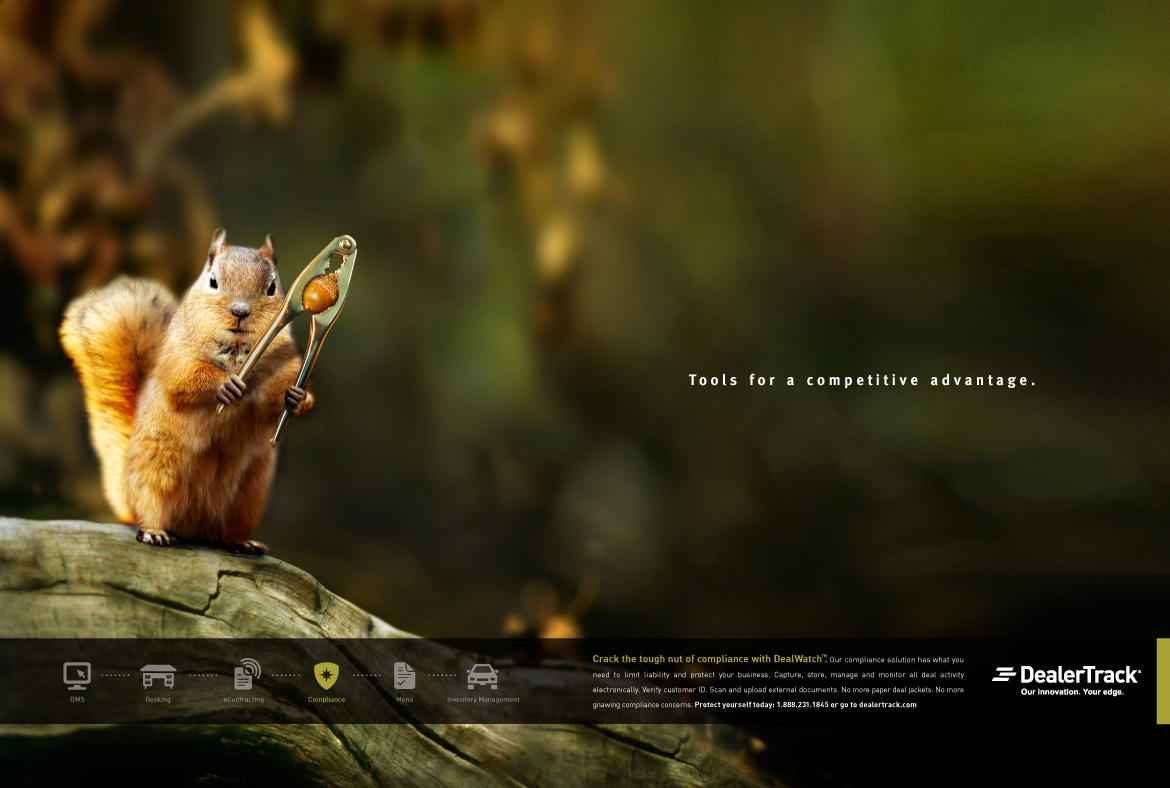Click the DealerTrack logo
This screenshot has width=1170, height=788.
click(x=1066, y=678)
